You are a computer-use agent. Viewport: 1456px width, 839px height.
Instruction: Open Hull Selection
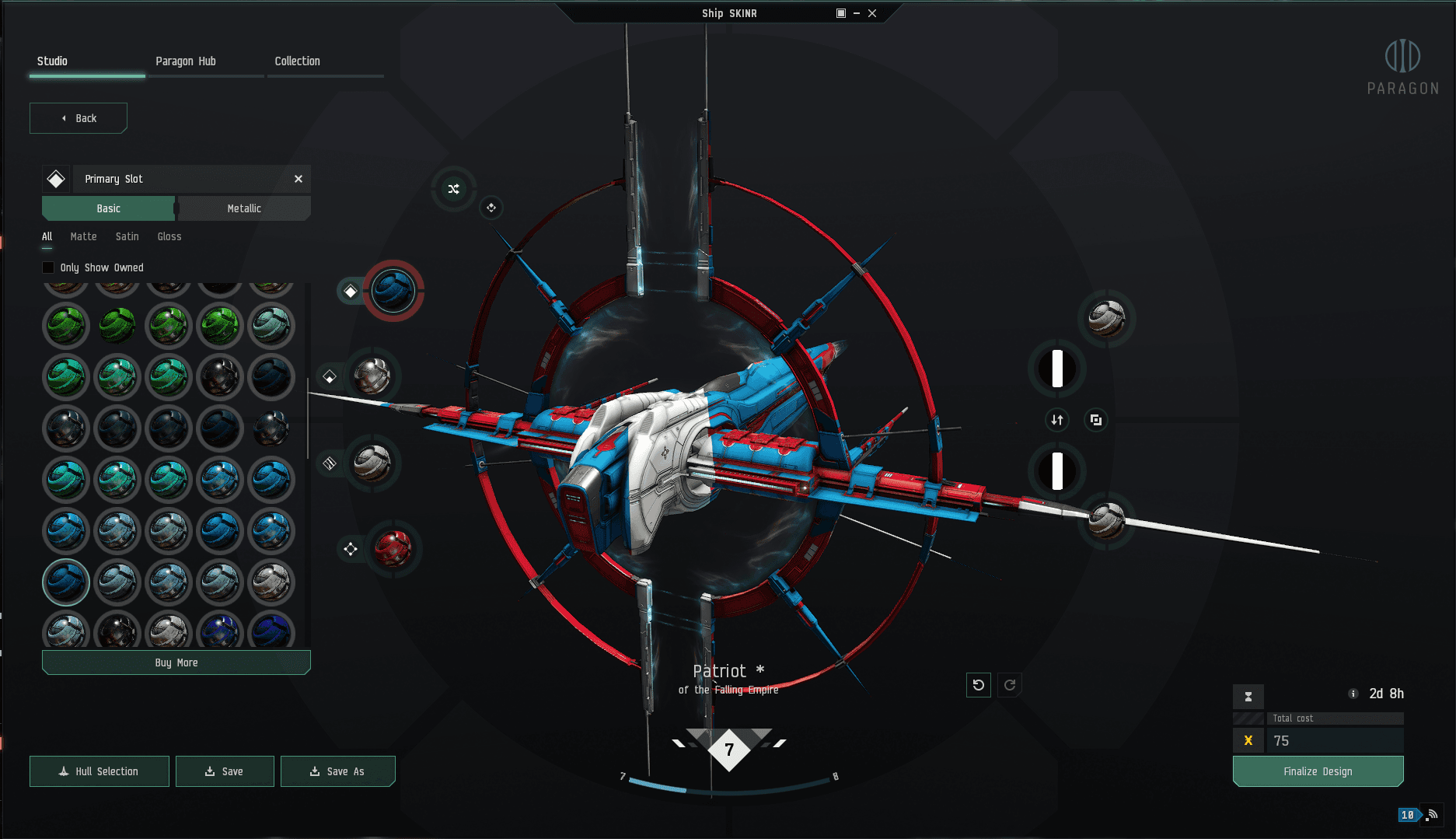(x=100, y=771)
